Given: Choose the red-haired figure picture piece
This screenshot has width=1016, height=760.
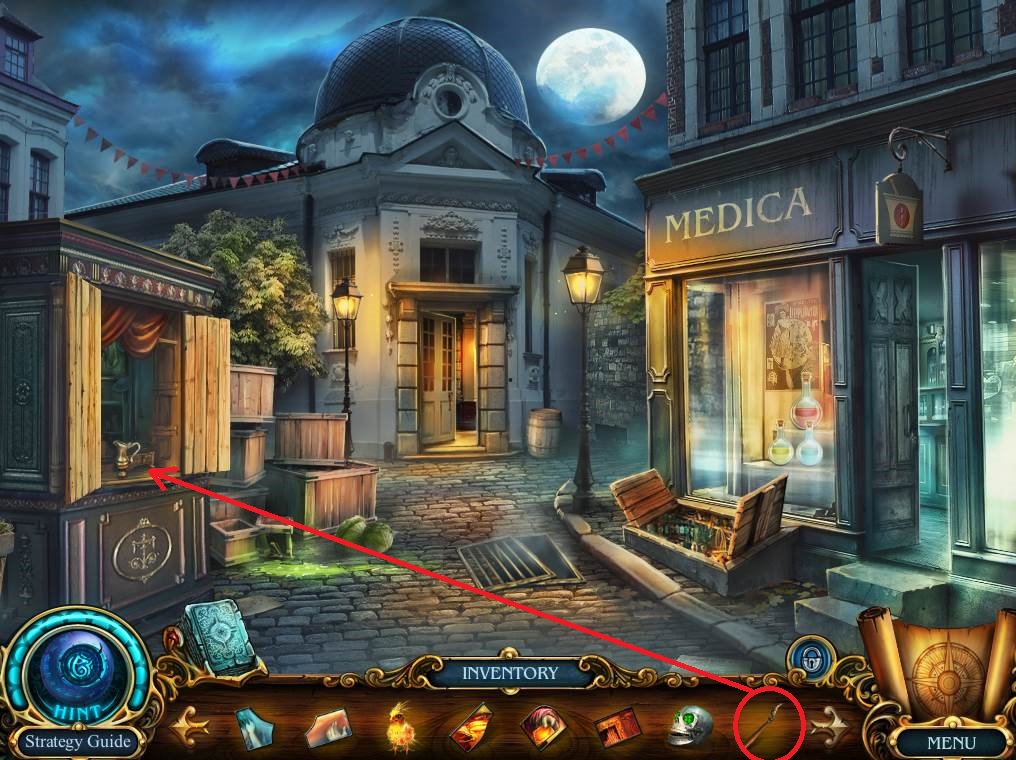Looking at the screenshot, I should (x=545, y=727).
